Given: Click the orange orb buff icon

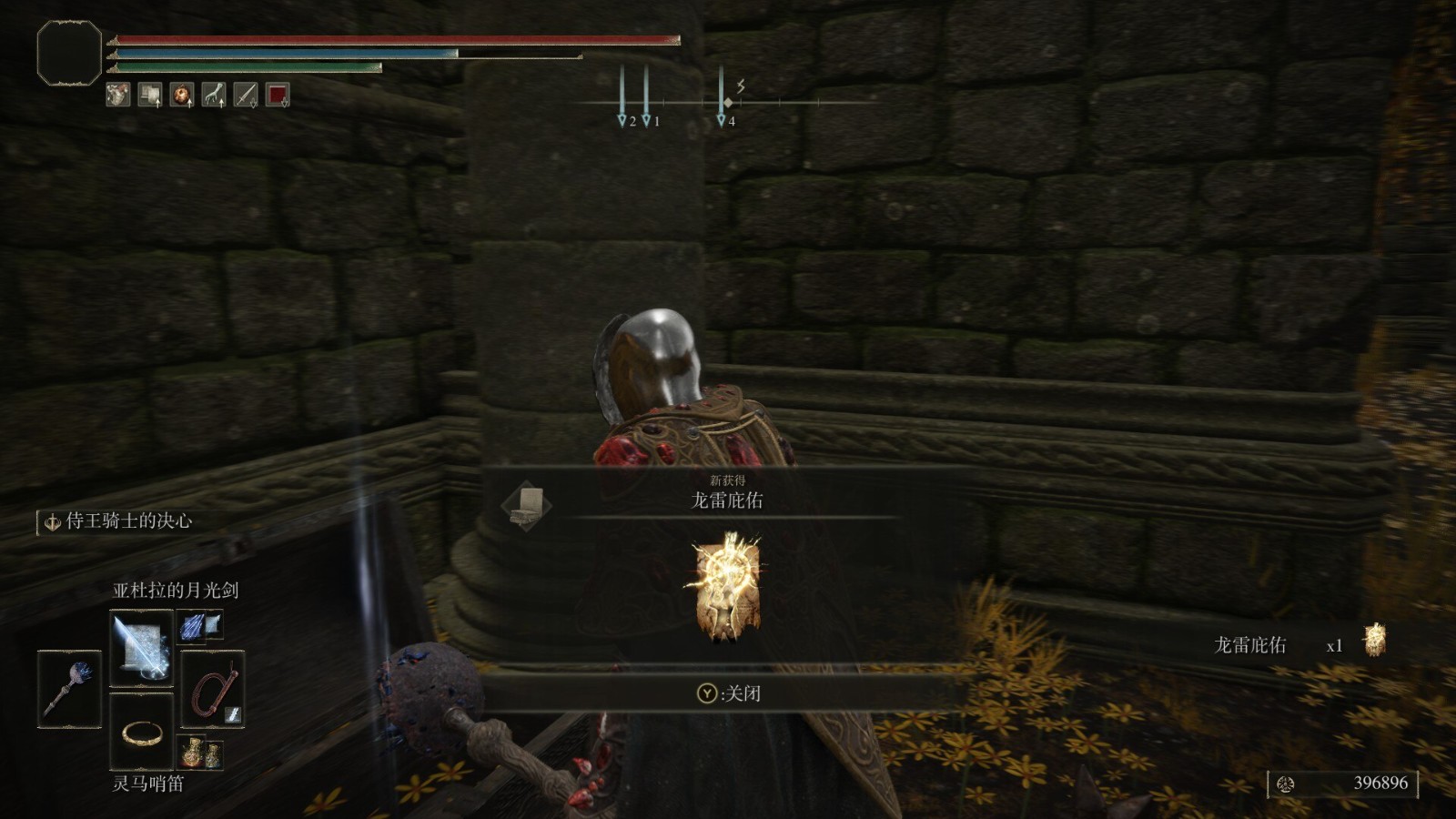Looking at the screenshot, I should click(181, 94).
